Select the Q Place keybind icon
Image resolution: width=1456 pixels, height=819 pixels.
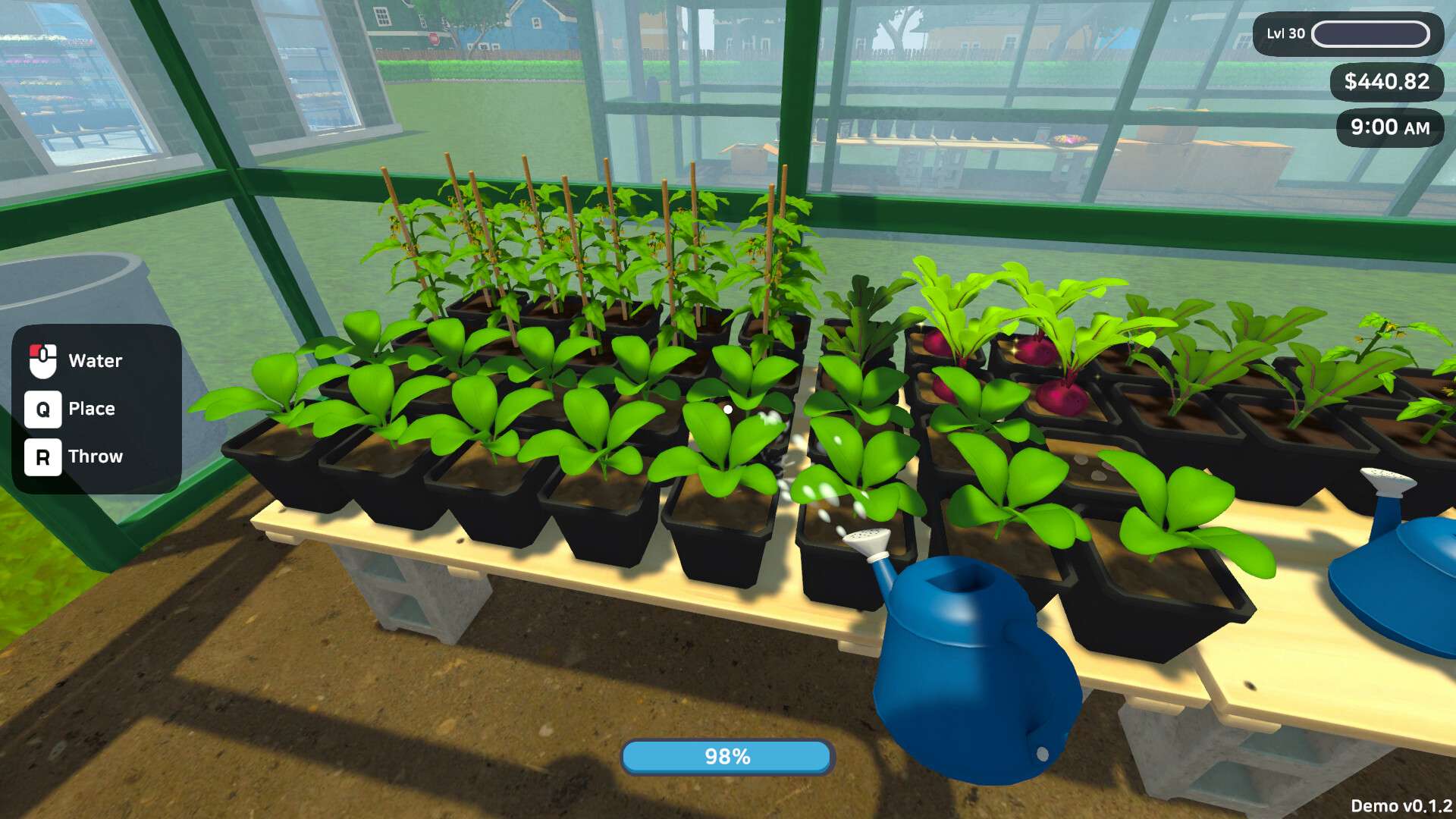pos(44,409)
